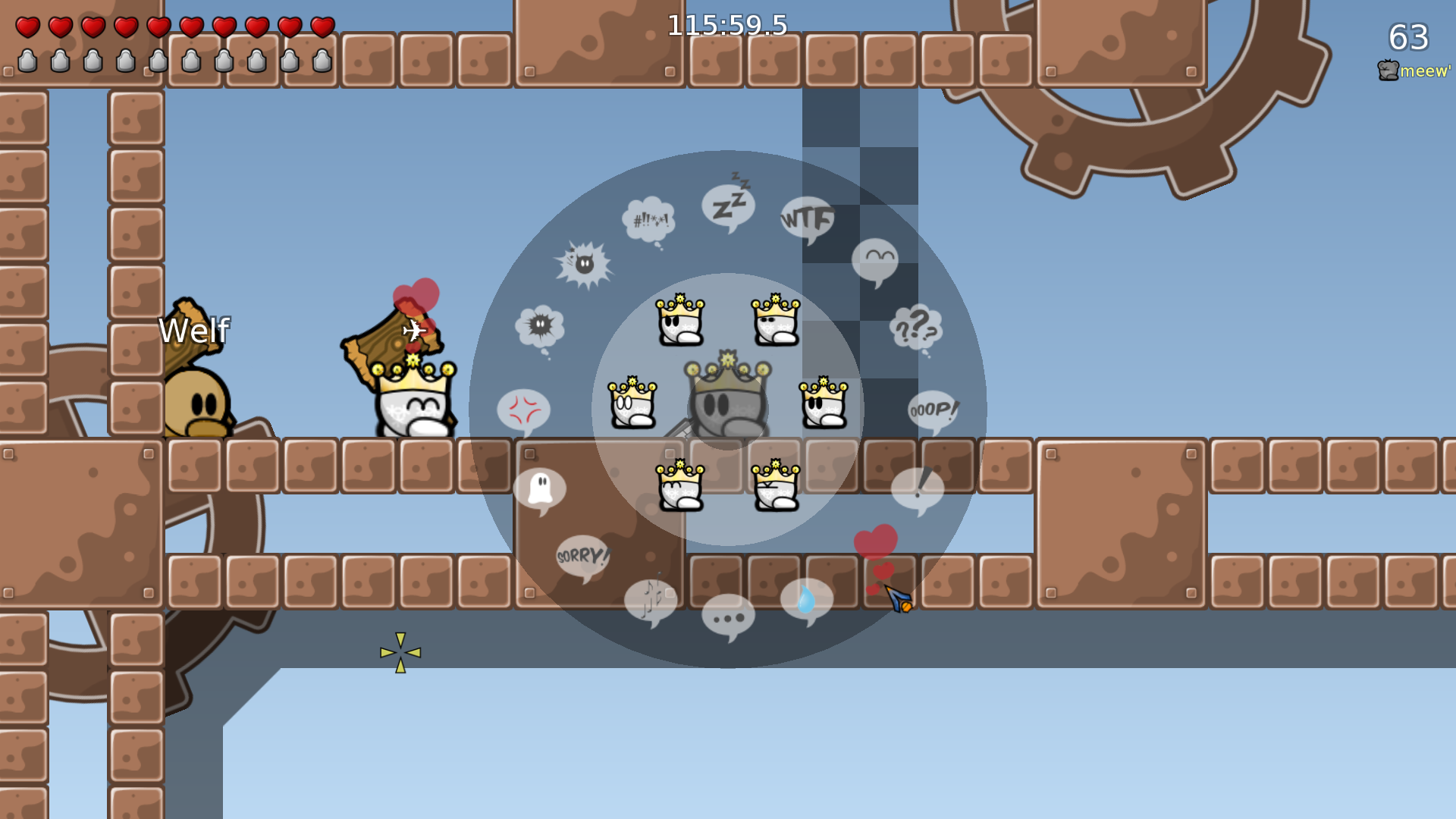This screenshot has width=1456, height=819.
Task: Choose the OOOP! speech bubble
Action: click(933, 410)
